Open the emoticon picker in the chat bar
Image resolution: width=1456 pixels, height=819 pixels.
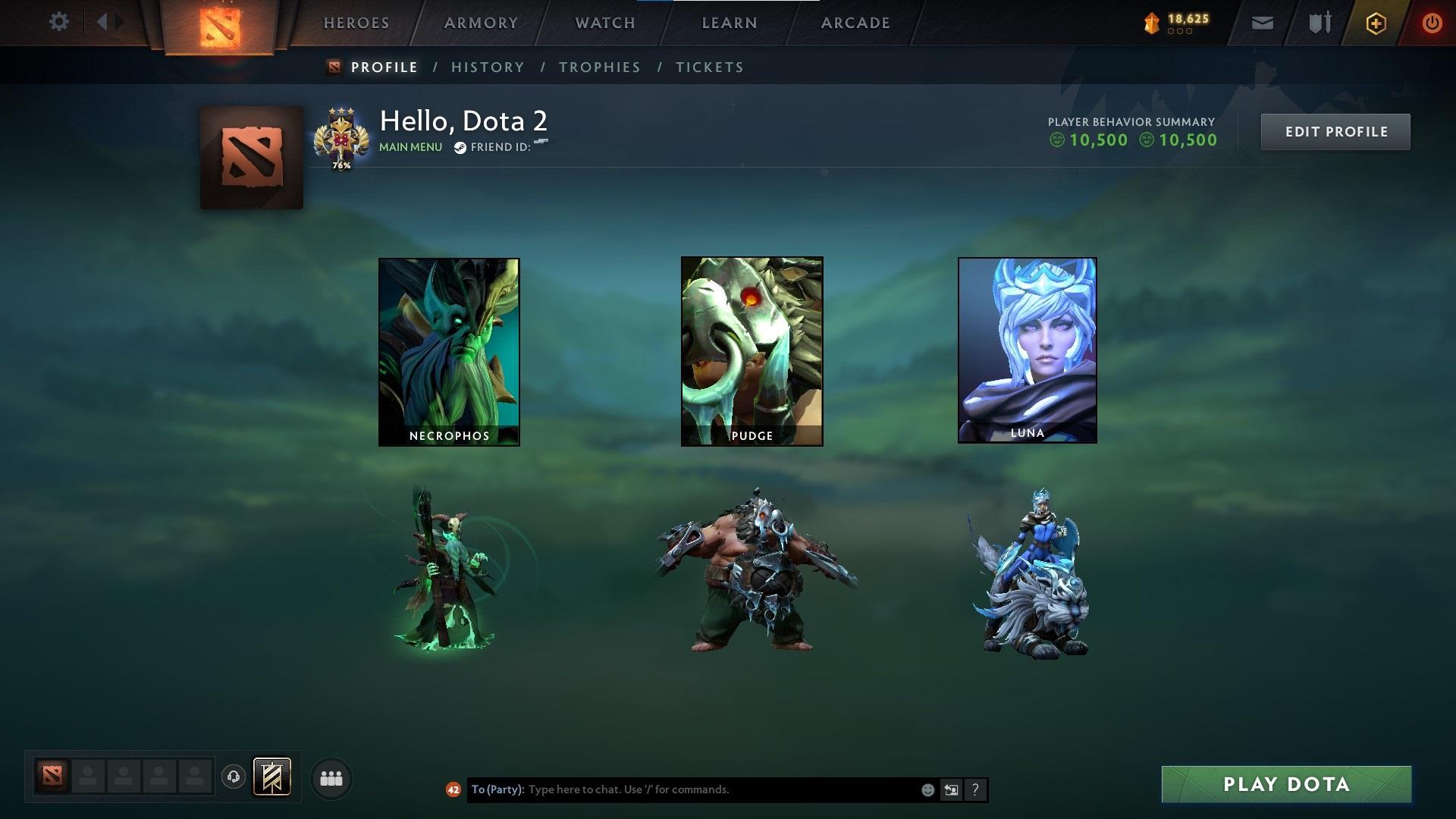pyautogui.click(x=927, y=789)
